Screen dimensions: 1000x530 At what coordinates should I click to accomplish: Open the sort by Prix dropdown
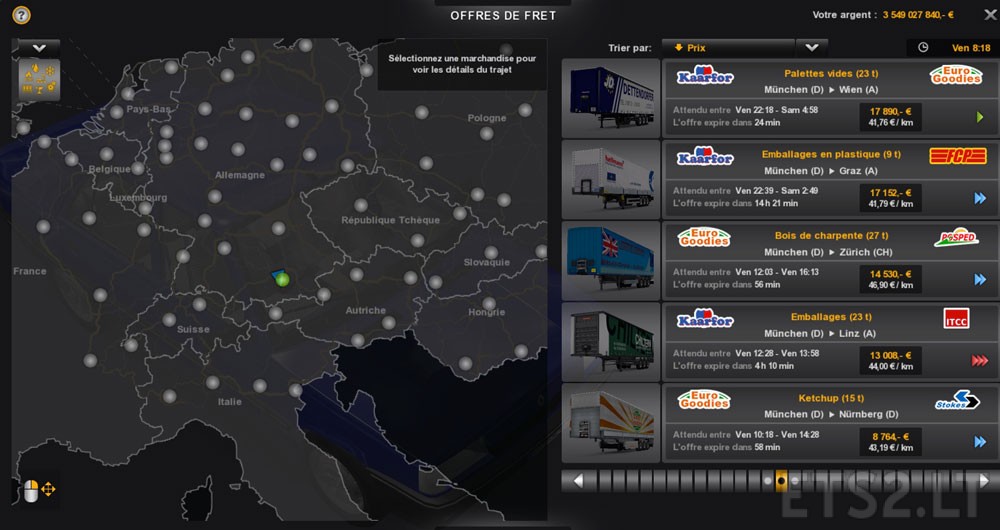click(x=811, y=47)
